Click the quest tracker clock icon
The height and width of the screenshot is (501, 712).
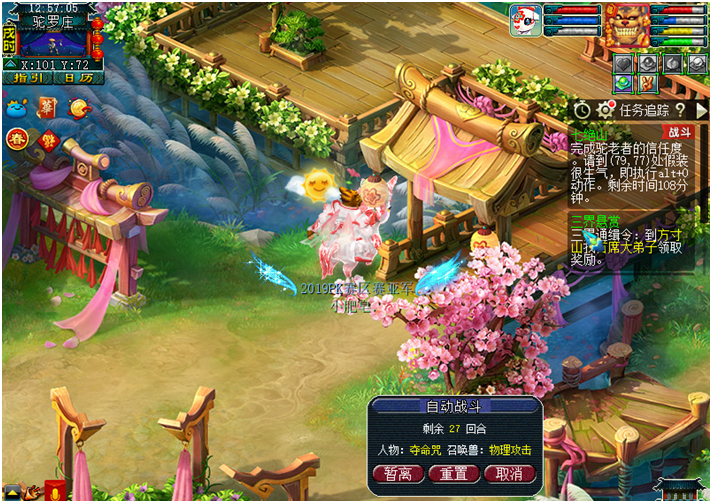pyautogui.click(x=582, y=109)
